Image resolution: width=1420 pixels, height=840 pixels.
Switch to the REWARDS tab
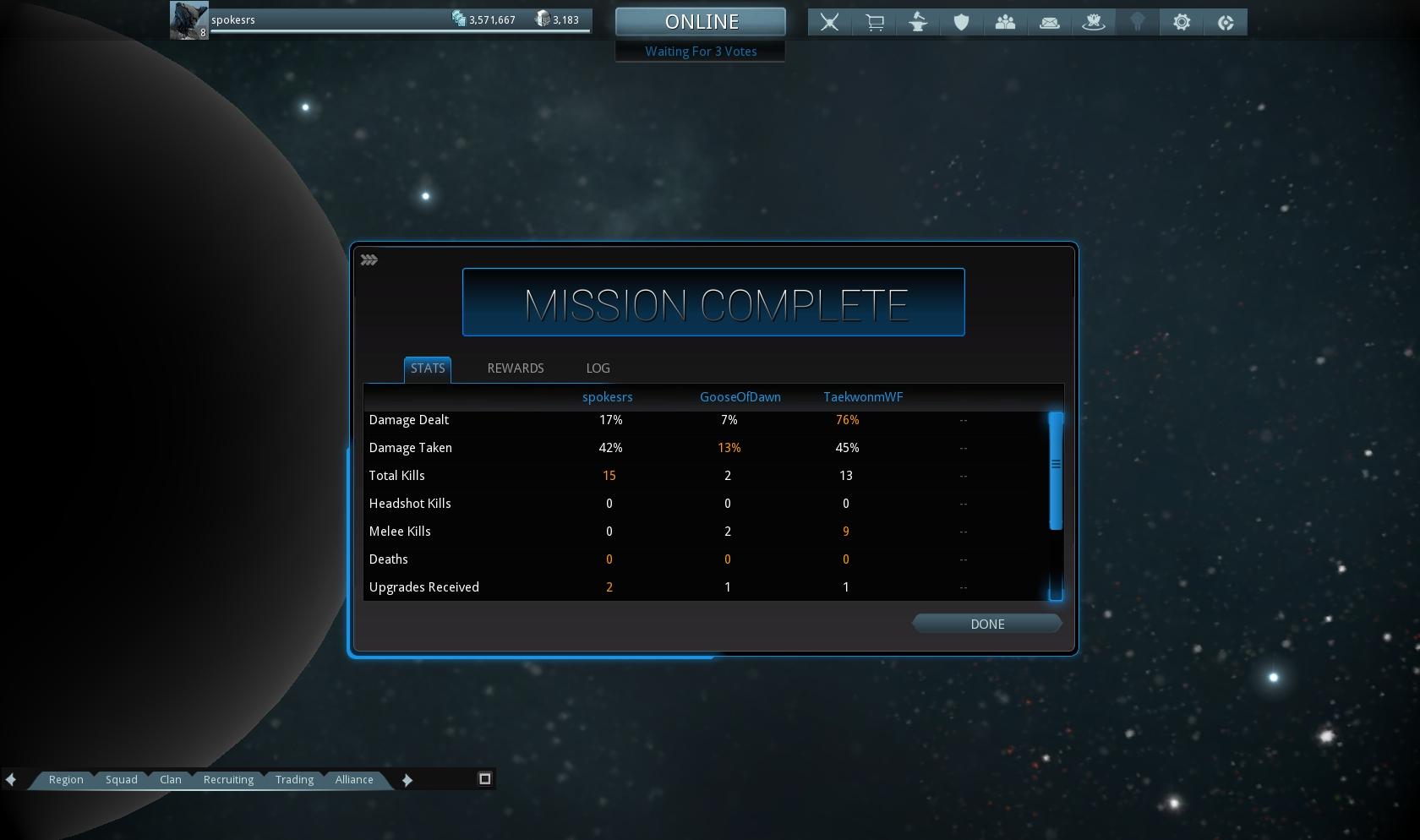click(x=515, y=368)
